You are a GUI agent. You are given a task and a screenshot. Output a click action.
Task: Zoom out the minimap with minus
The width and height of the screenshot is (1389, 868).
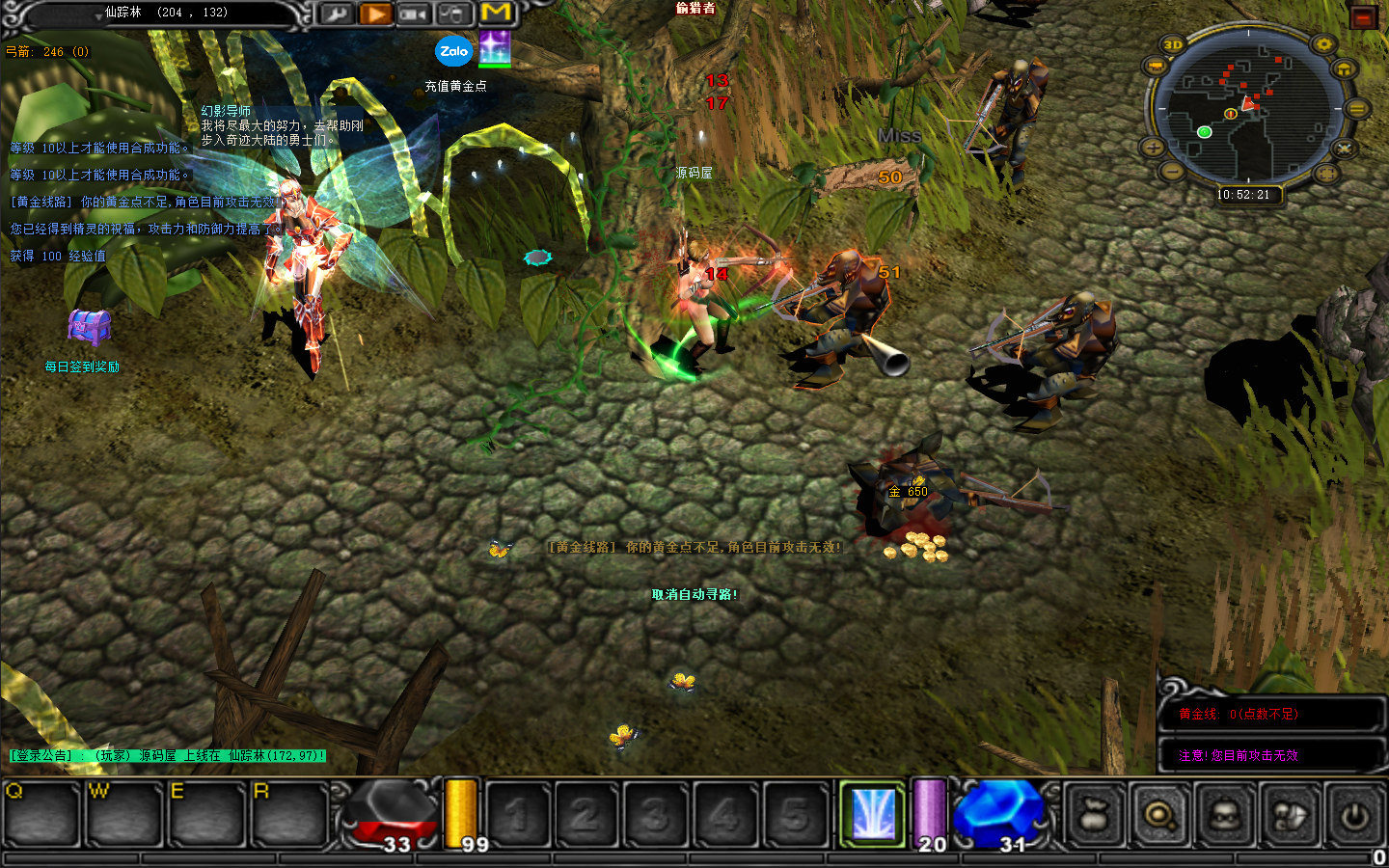[x=1171, y=172]
